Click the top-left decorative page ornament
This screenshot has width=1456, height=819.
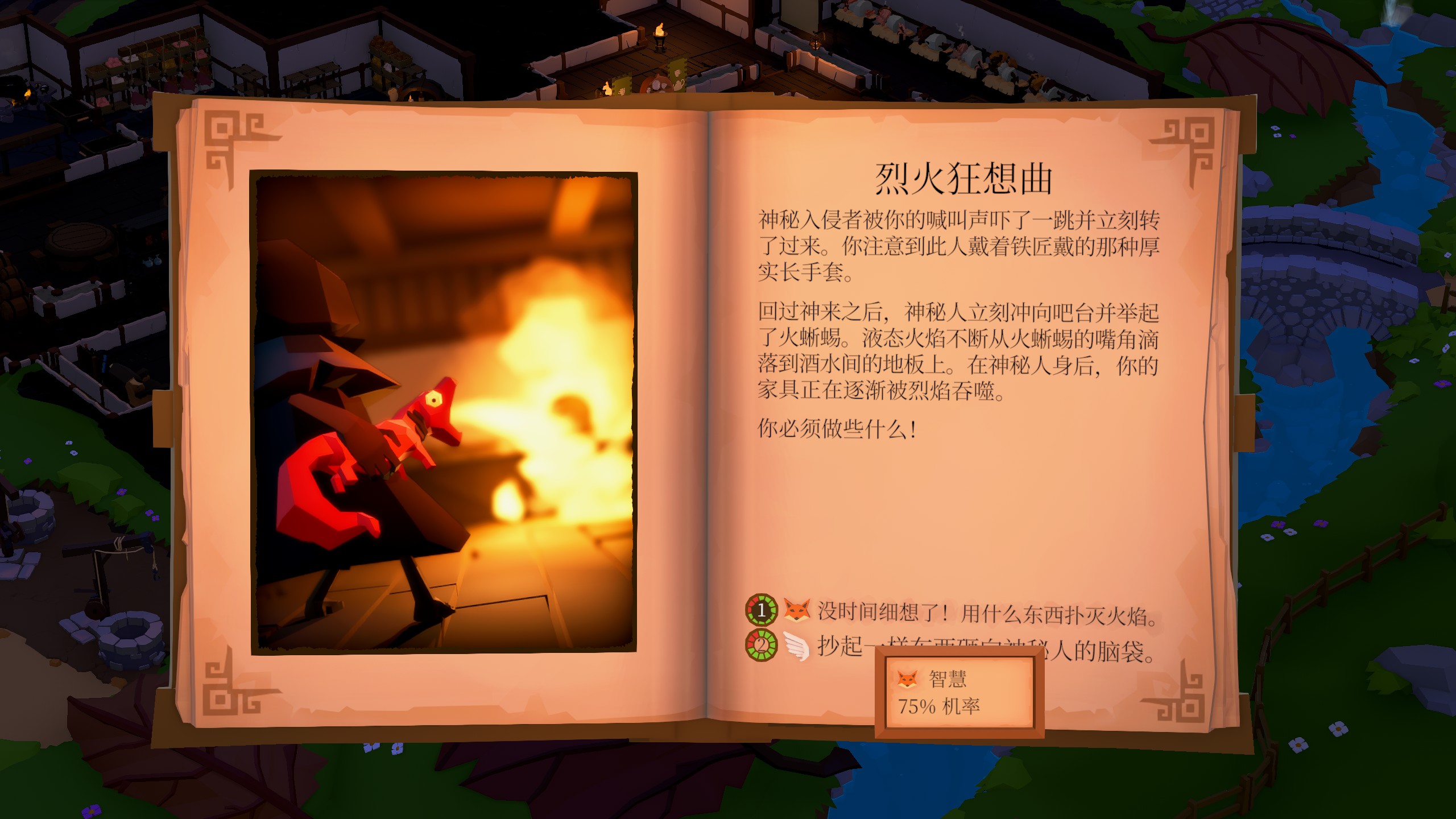click(233, 138)
